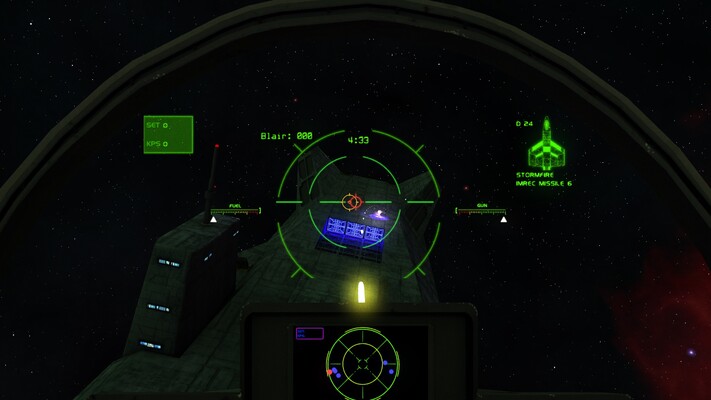The image size is (711, 400).
Task: Click the circular radar scope
Action: [x=362, y=362]
